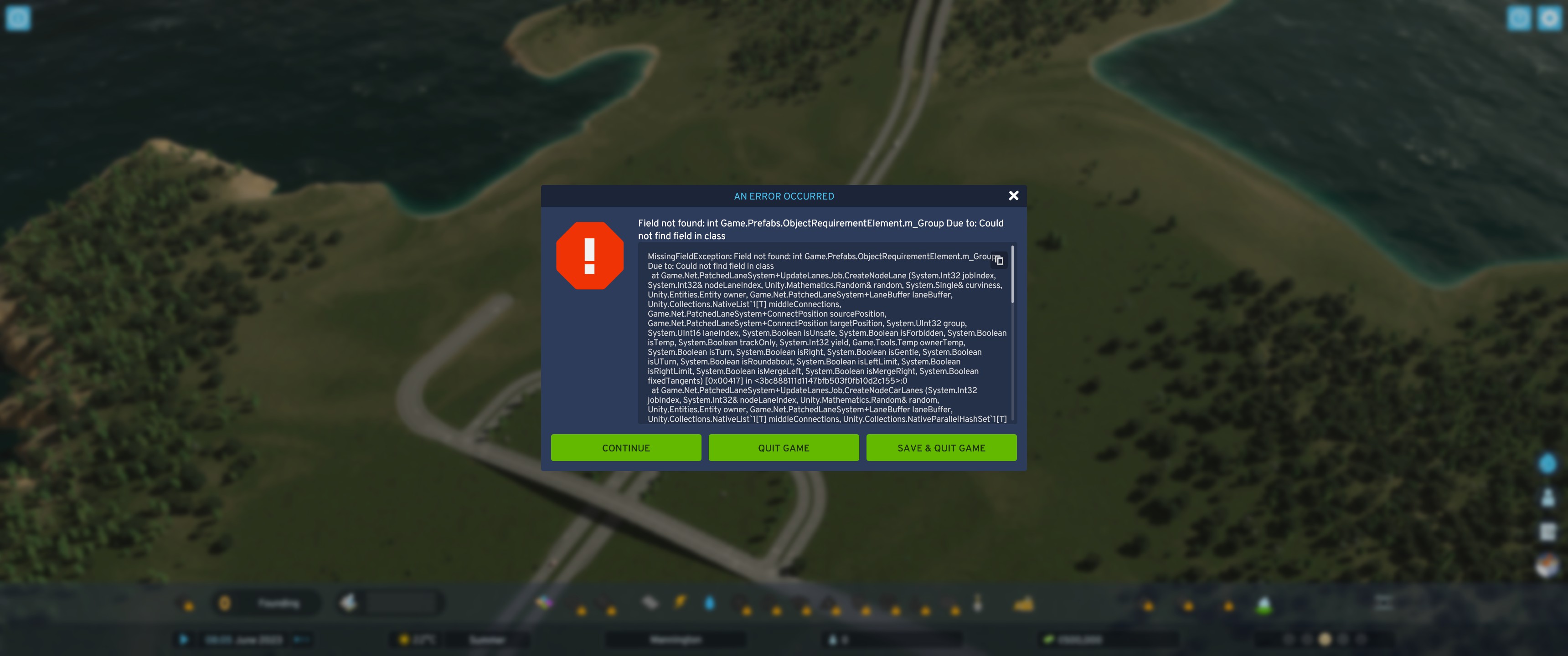Choose SAVE & QUIT GAME
1568x656 pixels.
click(x=940, y=447)
